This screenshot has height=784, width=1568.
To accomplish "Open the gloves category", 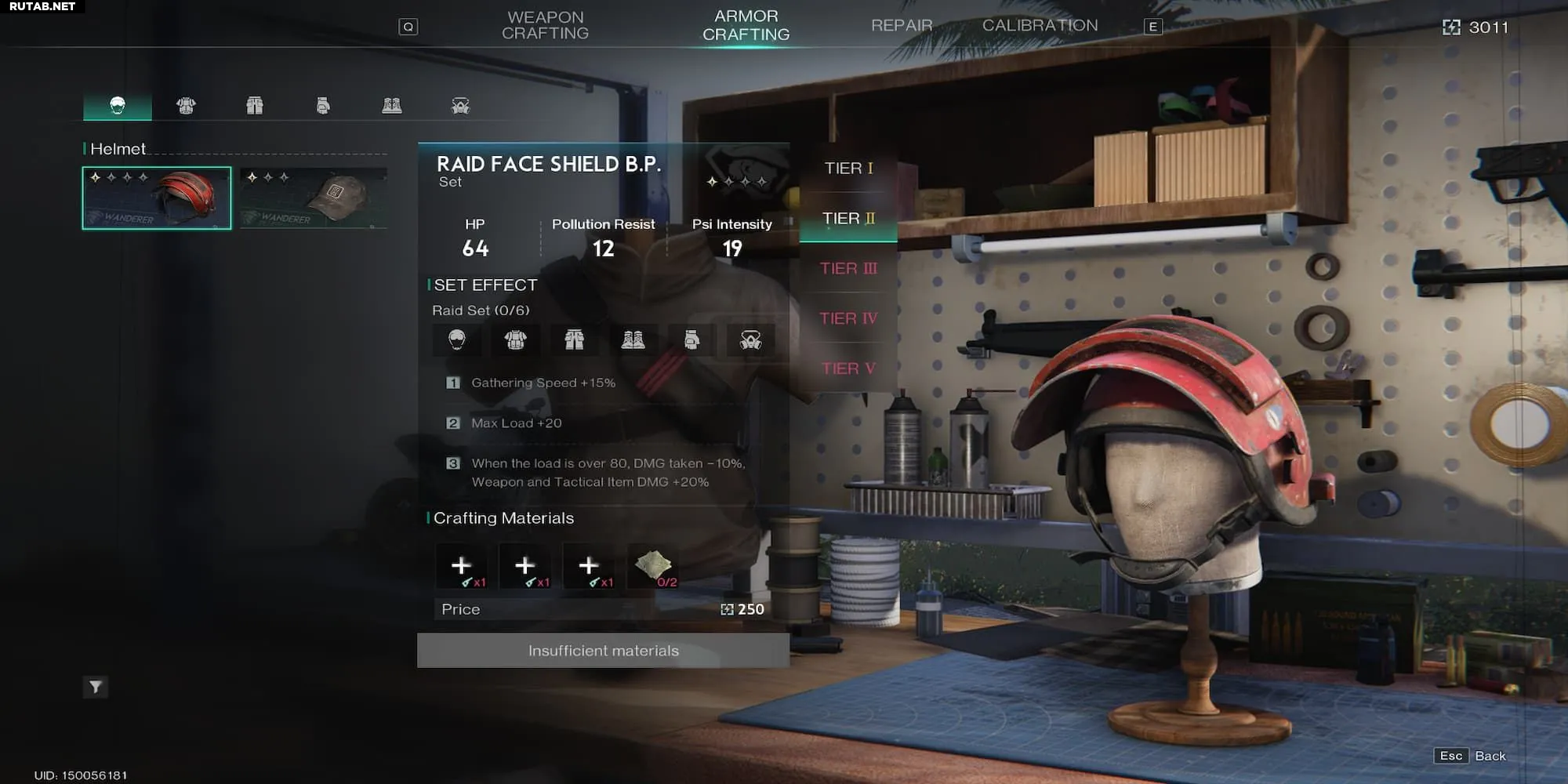I will 323,106.
